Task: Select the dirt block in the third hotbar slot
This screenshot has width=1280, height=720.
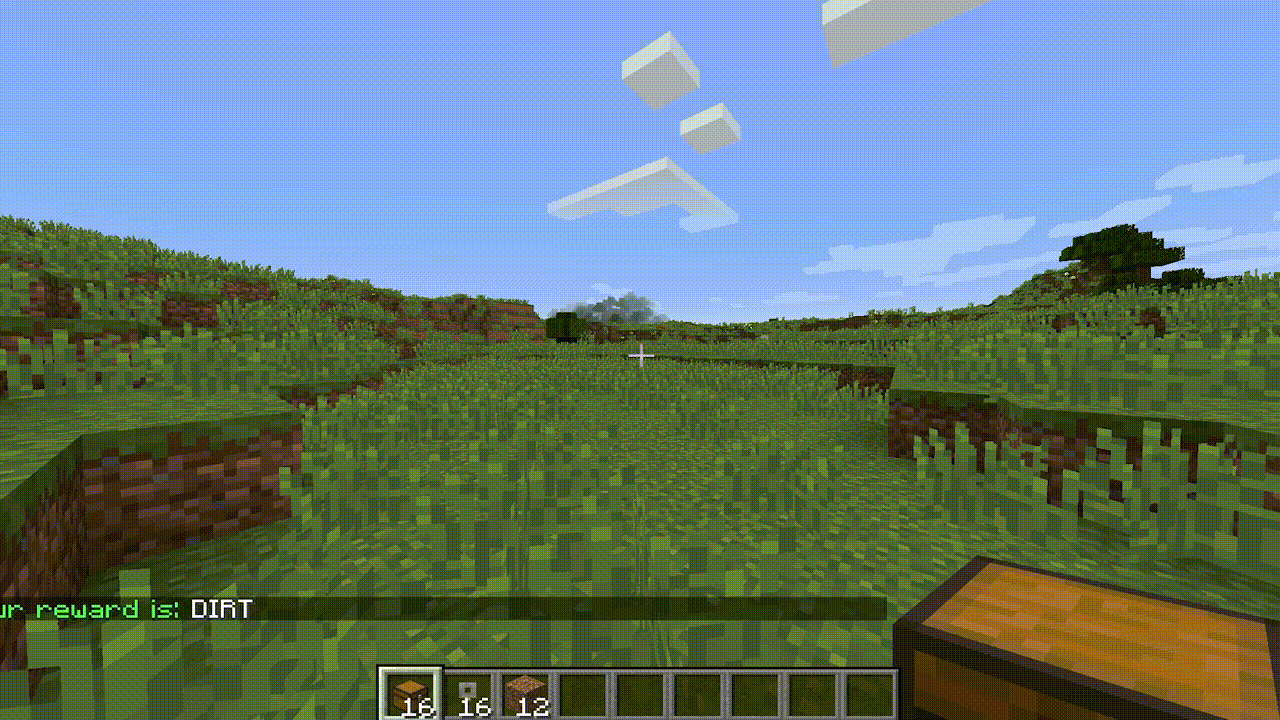Action: (527, 688)
